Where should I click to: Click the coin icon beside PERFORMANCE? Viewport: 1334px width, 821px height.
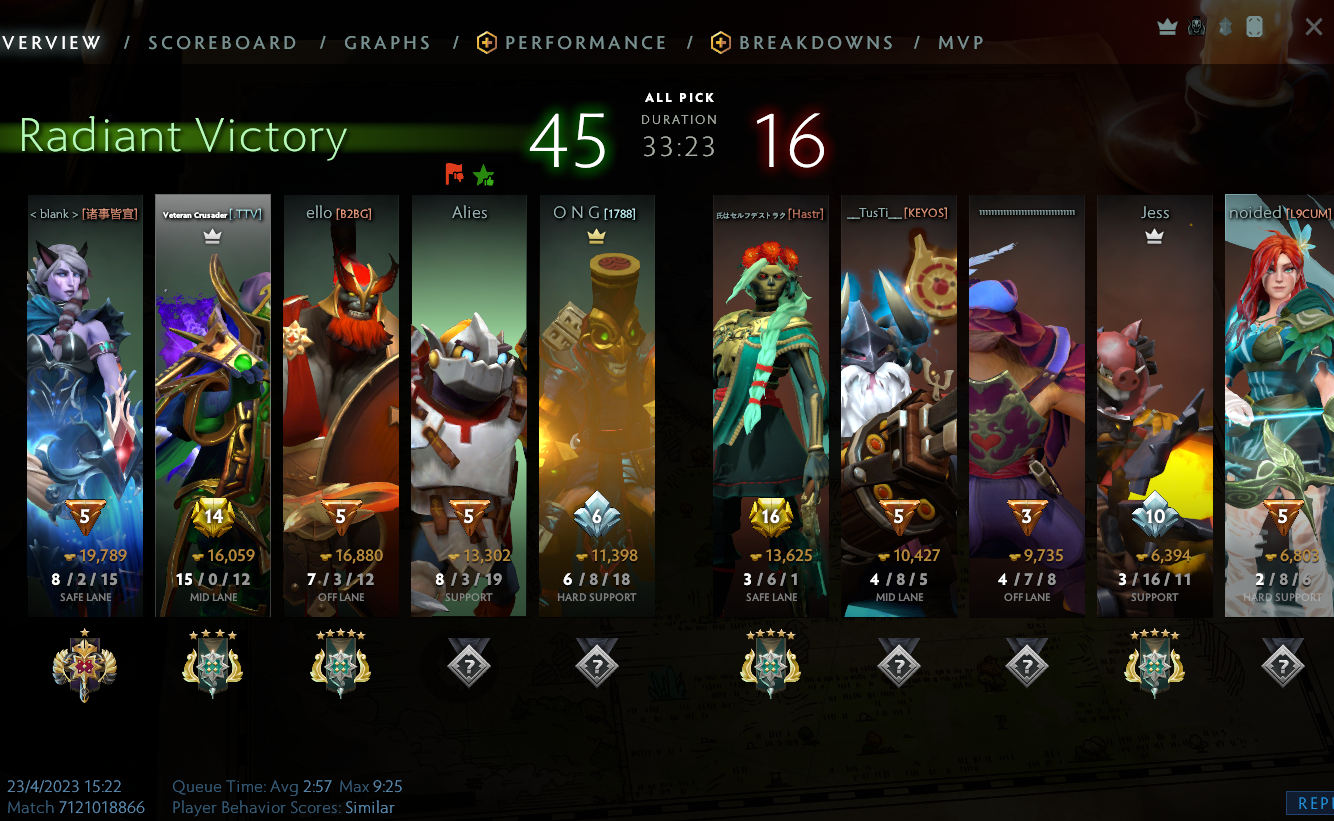coord(486,42)
